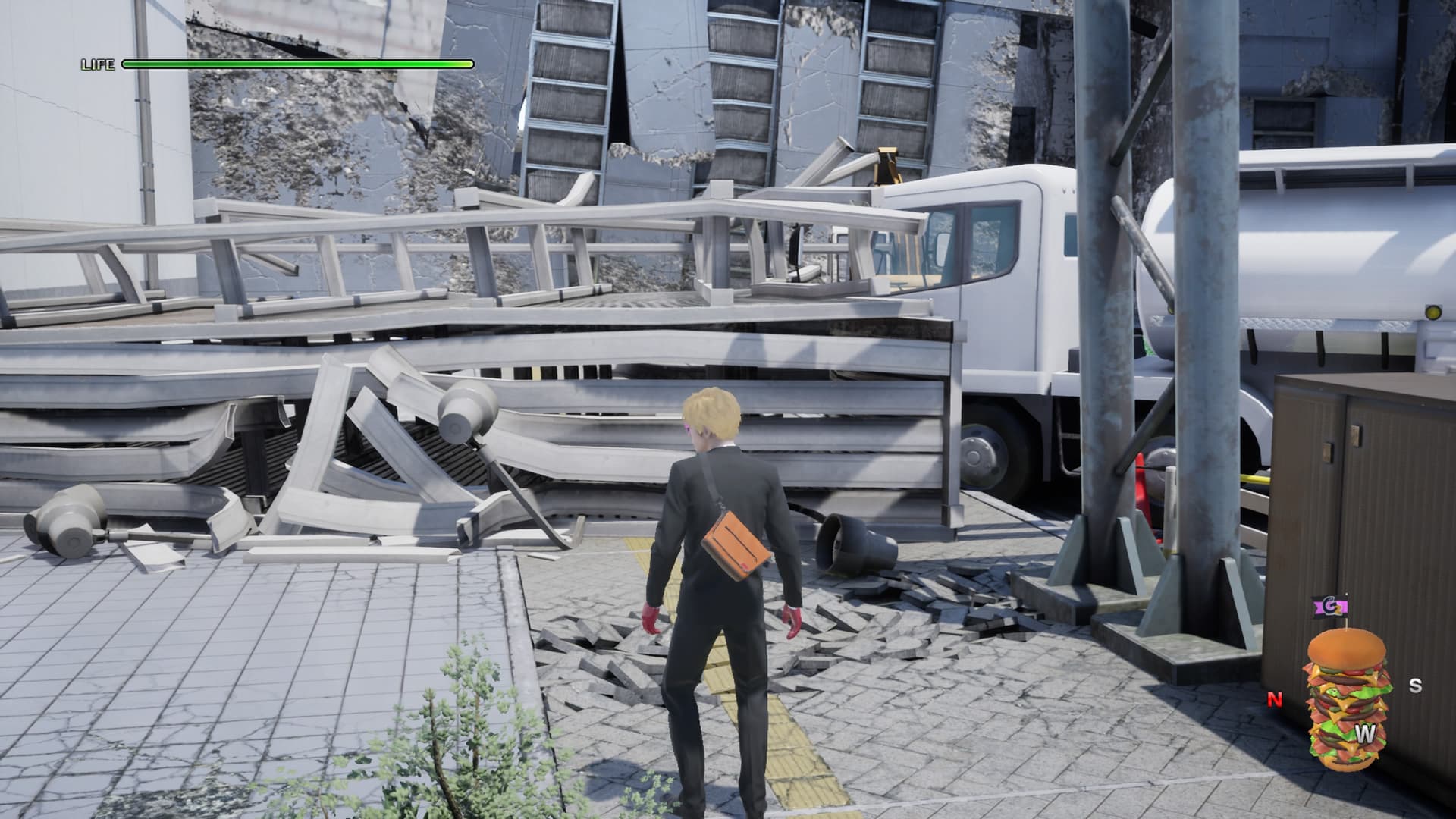
Task: Select the purple G flag marker
Action: click(x=1329, y=607)
